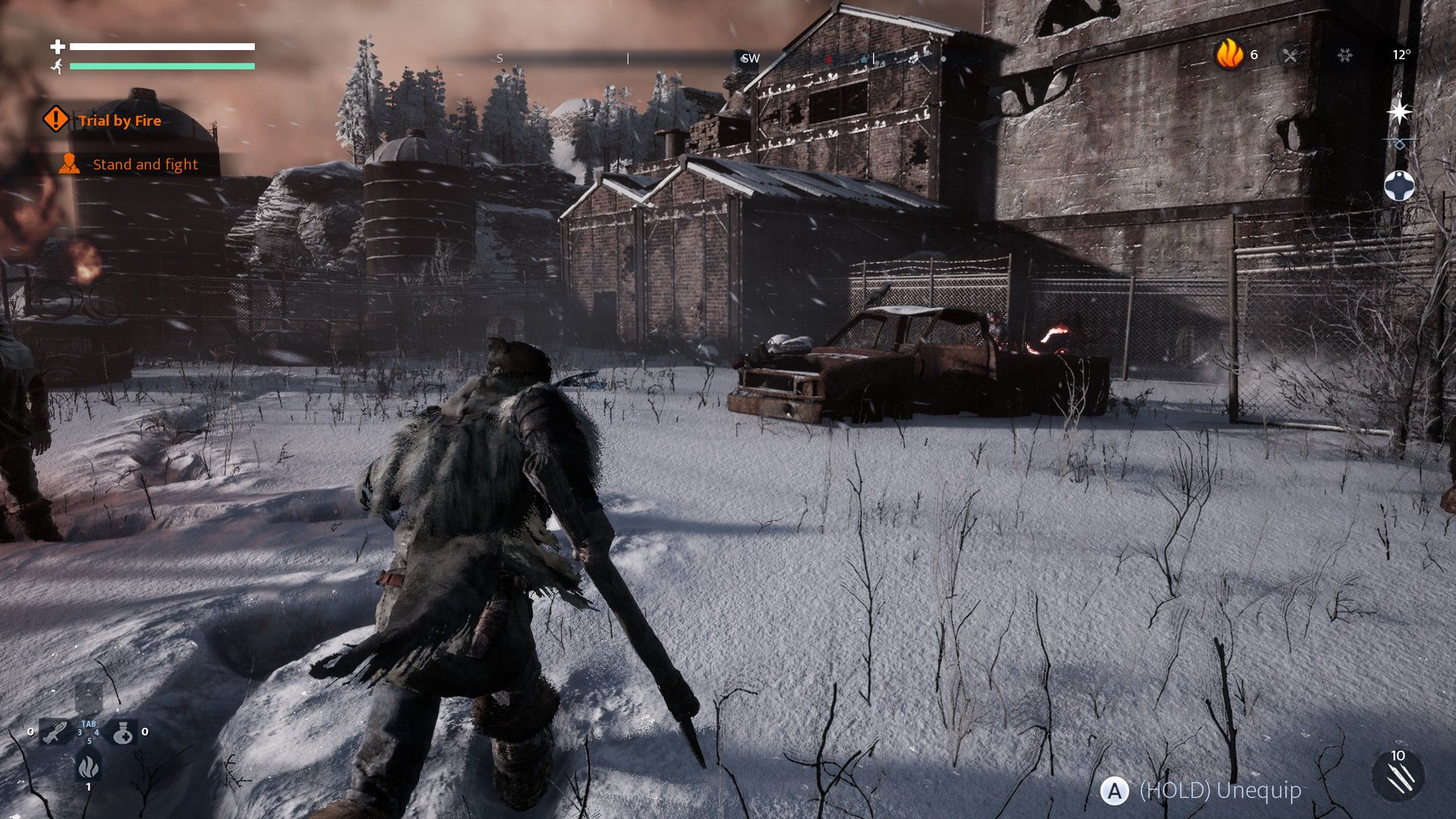Click the SW heading on the compass bar
This screenshot has width=1456, height=819.
750,58
